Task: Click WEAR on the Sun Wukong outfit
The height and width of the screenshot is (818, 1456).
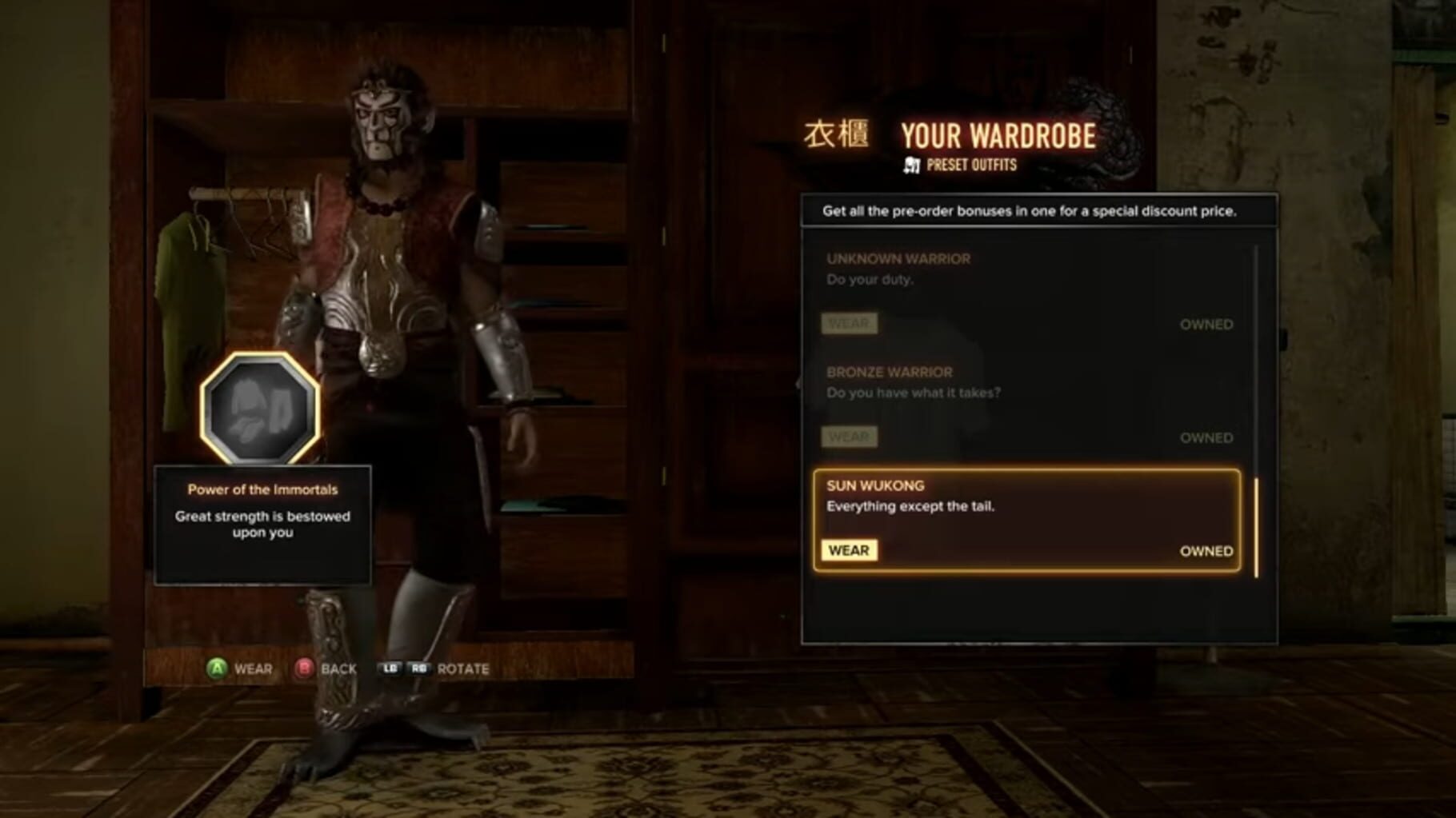Action: click(850, 550)
